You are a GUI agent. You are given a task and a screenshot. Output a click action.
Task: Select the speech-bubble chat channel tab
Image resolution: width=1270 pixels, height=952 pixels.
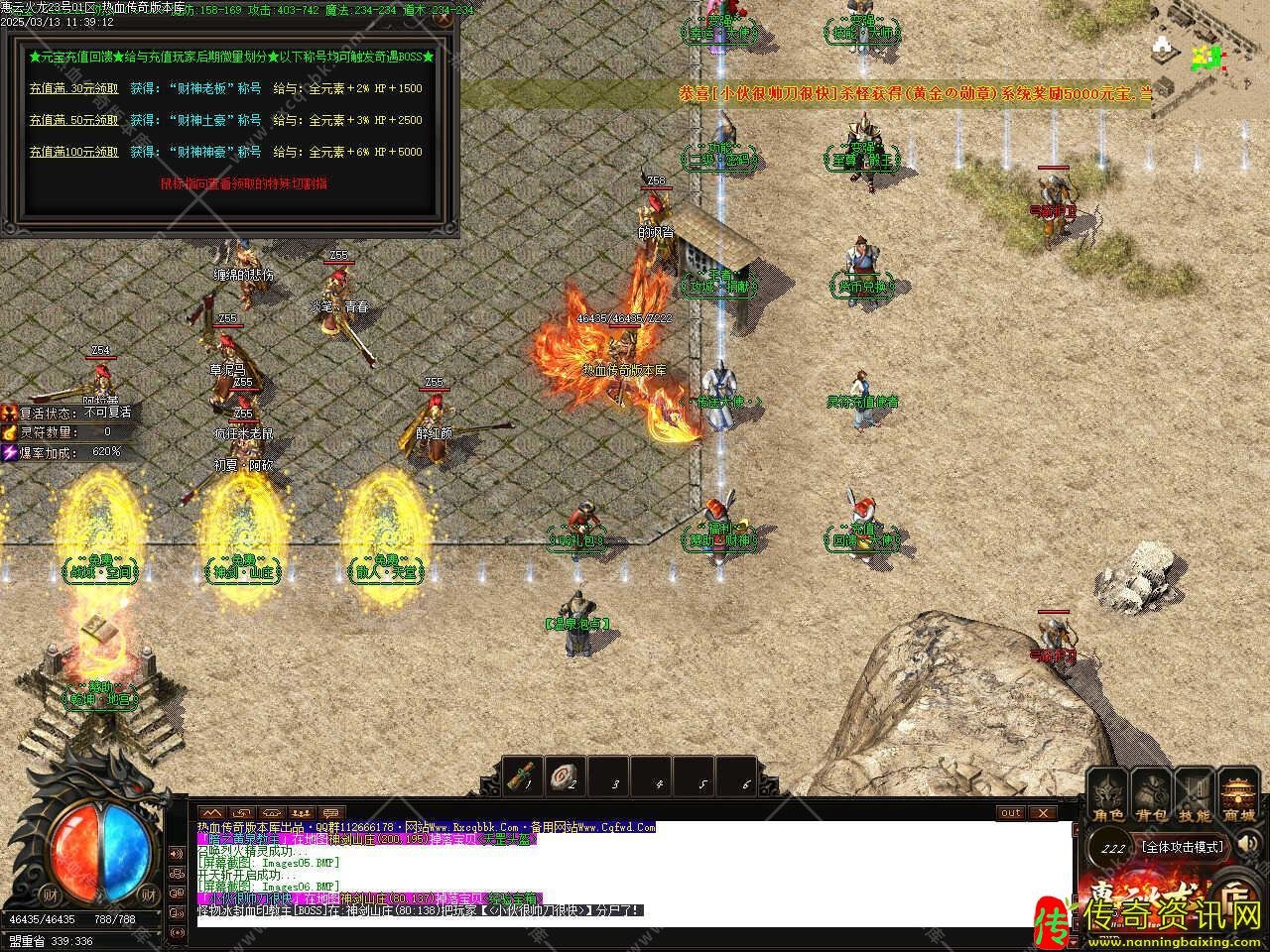point(330,813)
